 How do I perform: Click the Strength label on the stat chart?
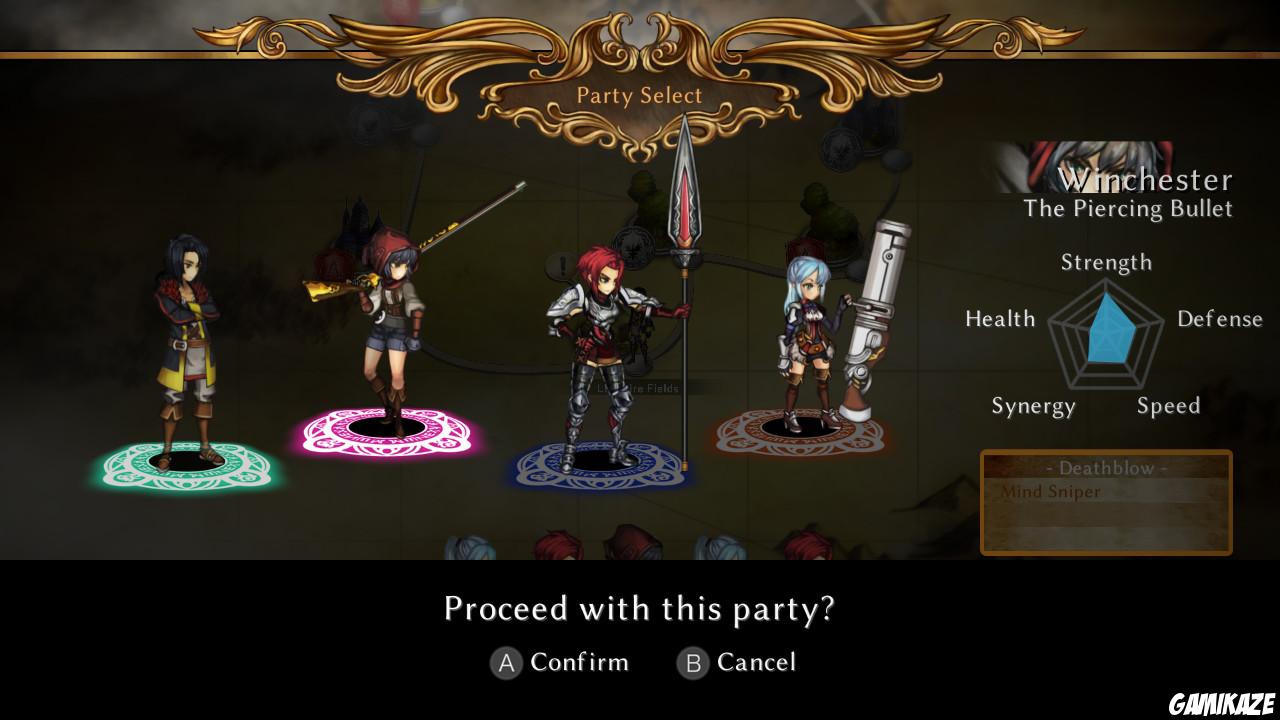[1105, 262]
